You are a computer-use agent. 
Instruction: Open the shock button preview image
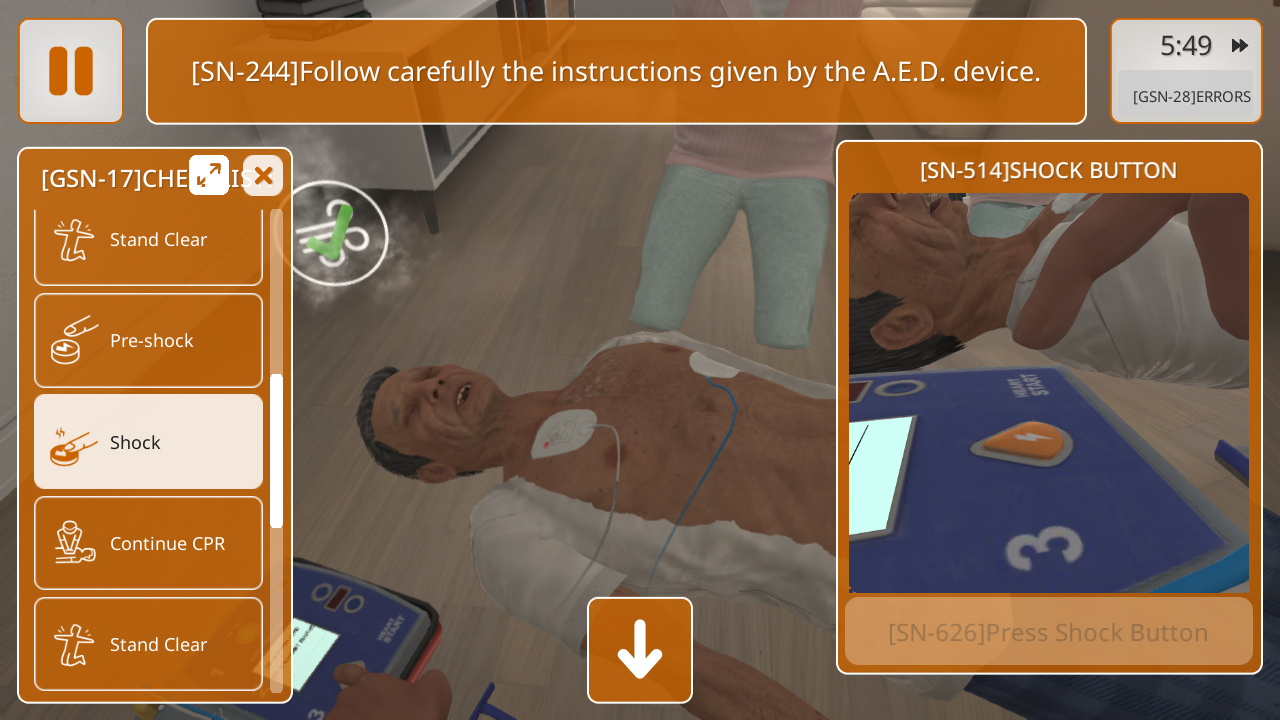point(1048,392)
